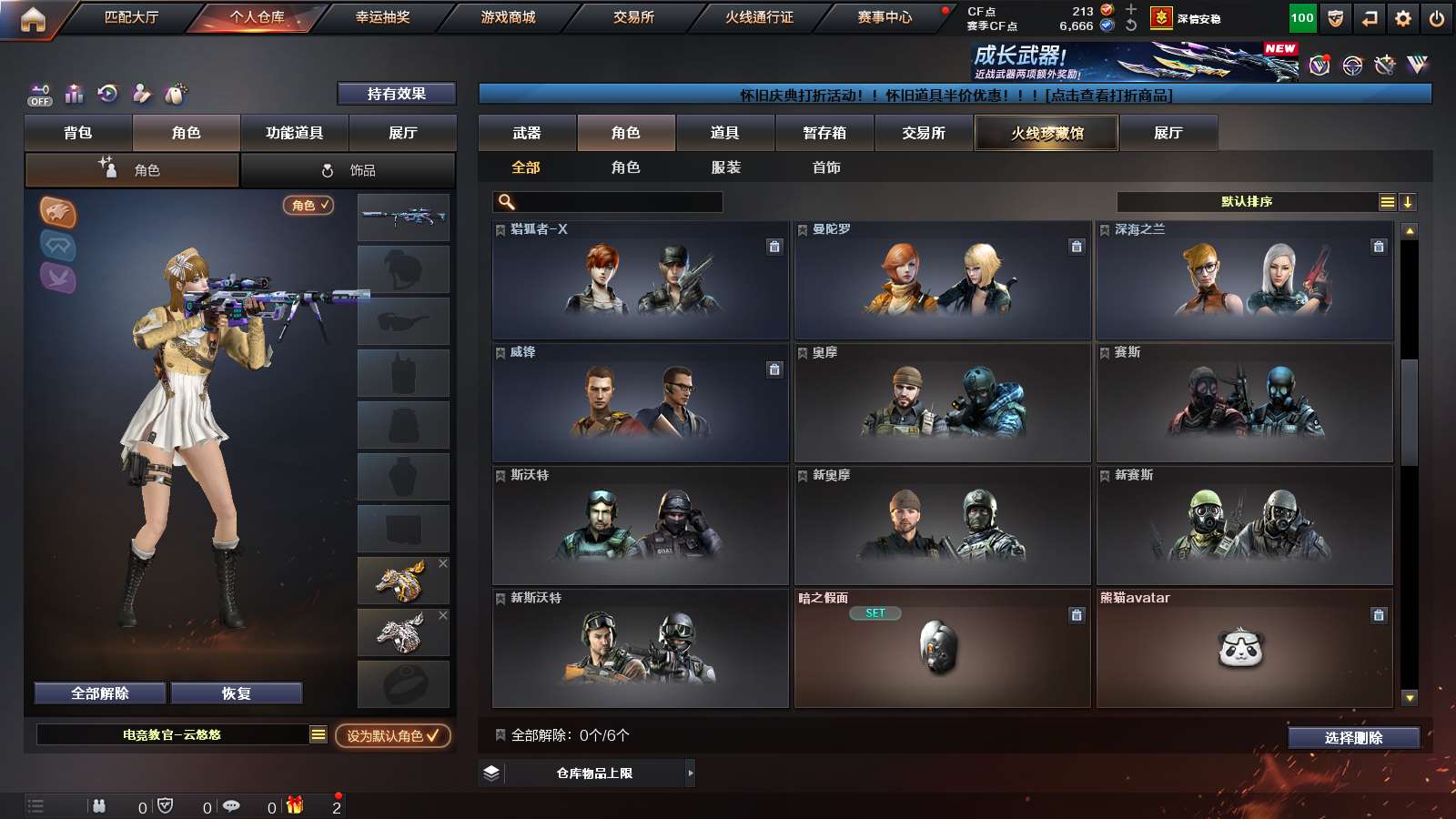This screenshot has height=819, width=1456.
Task: Select the 猎狐者-X character card
Action: (x=640, y=280)
